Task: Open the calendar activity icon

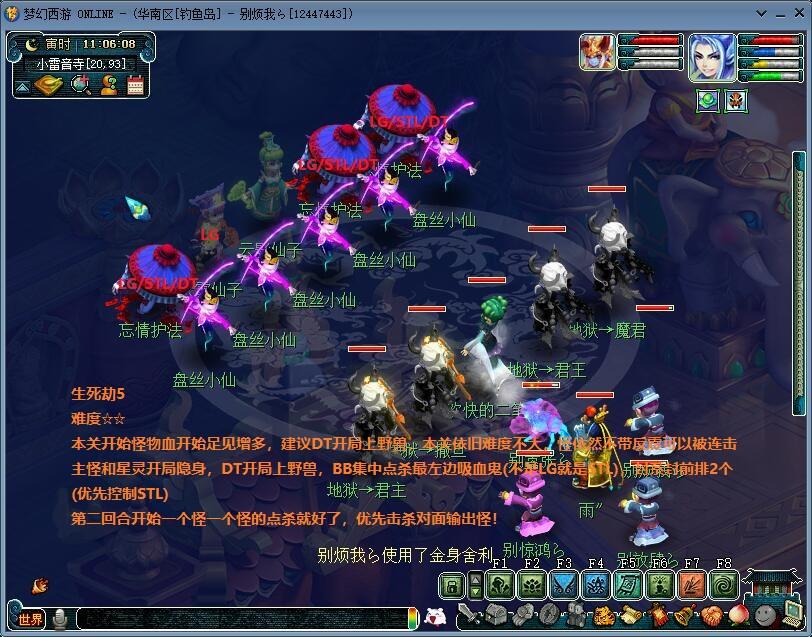Action: [135, 86]
